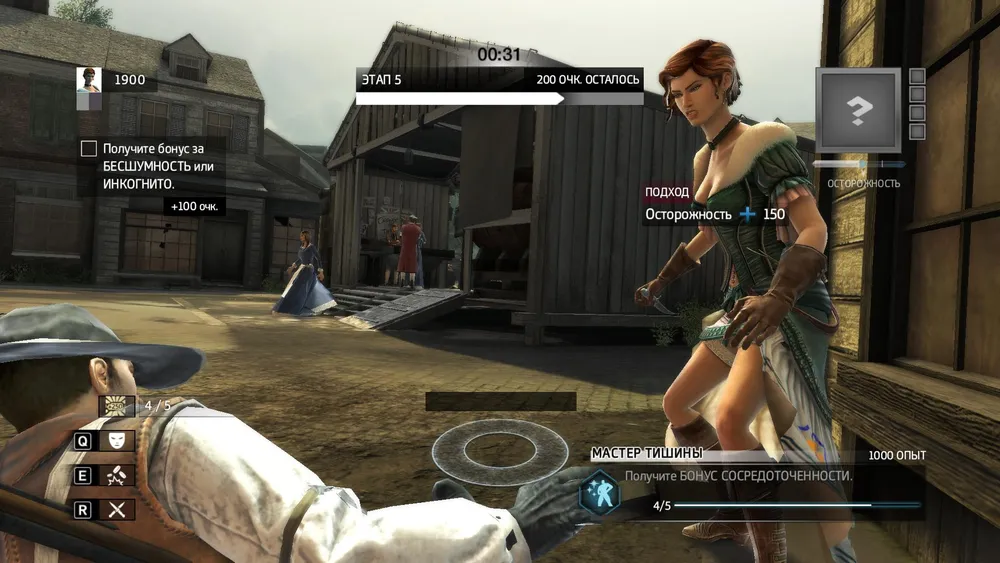Screen dimensions: 1000x563
Task: Click the Осторожность approach meter under target box
Action: 859,164
